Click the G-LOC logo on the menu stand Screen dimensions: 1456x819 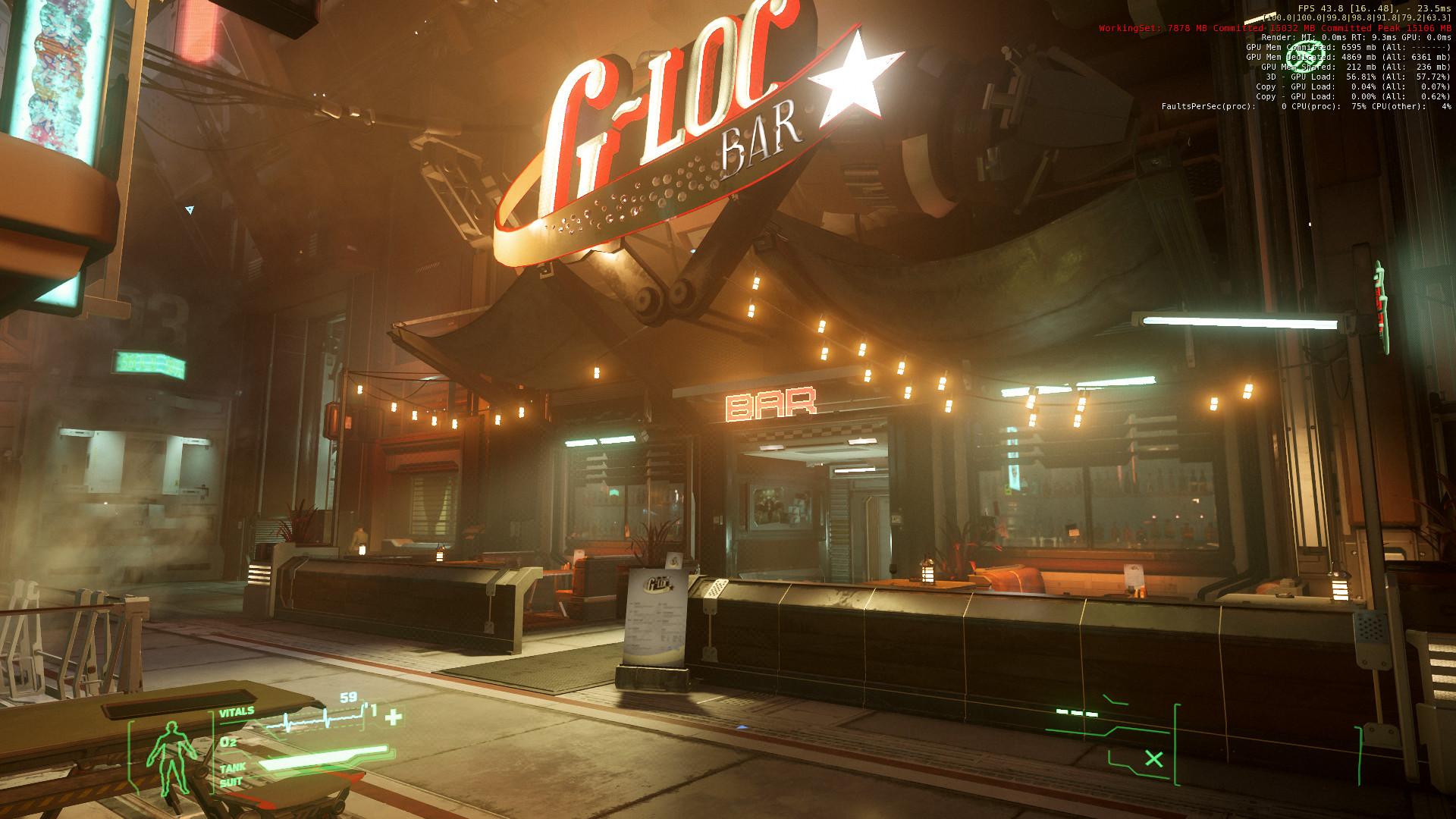(x=657, y=584)
